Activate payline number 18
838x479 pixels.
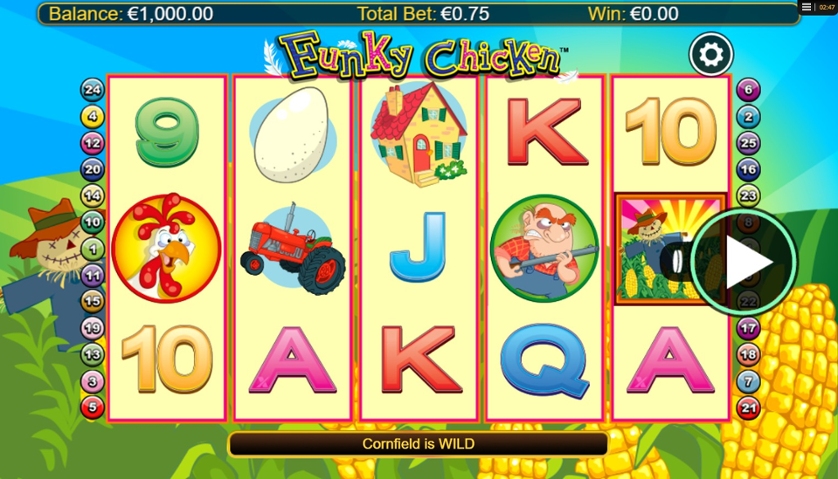(748, 354)
